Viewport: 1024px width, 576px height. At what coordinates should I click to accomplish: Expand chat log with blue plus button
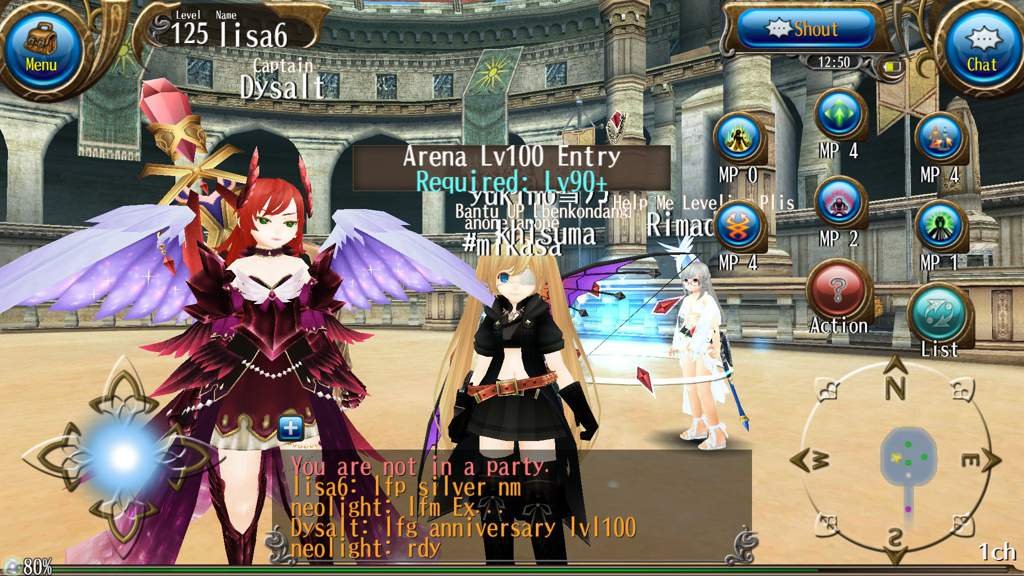[x=290, y=427]
